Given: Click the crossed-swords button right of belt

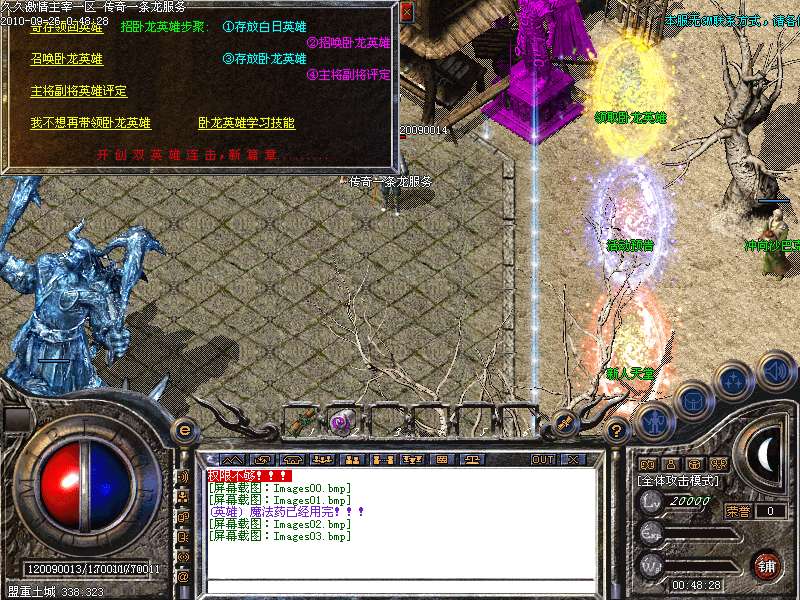Looking at the screenshot, I should click(x=565, y=422).
